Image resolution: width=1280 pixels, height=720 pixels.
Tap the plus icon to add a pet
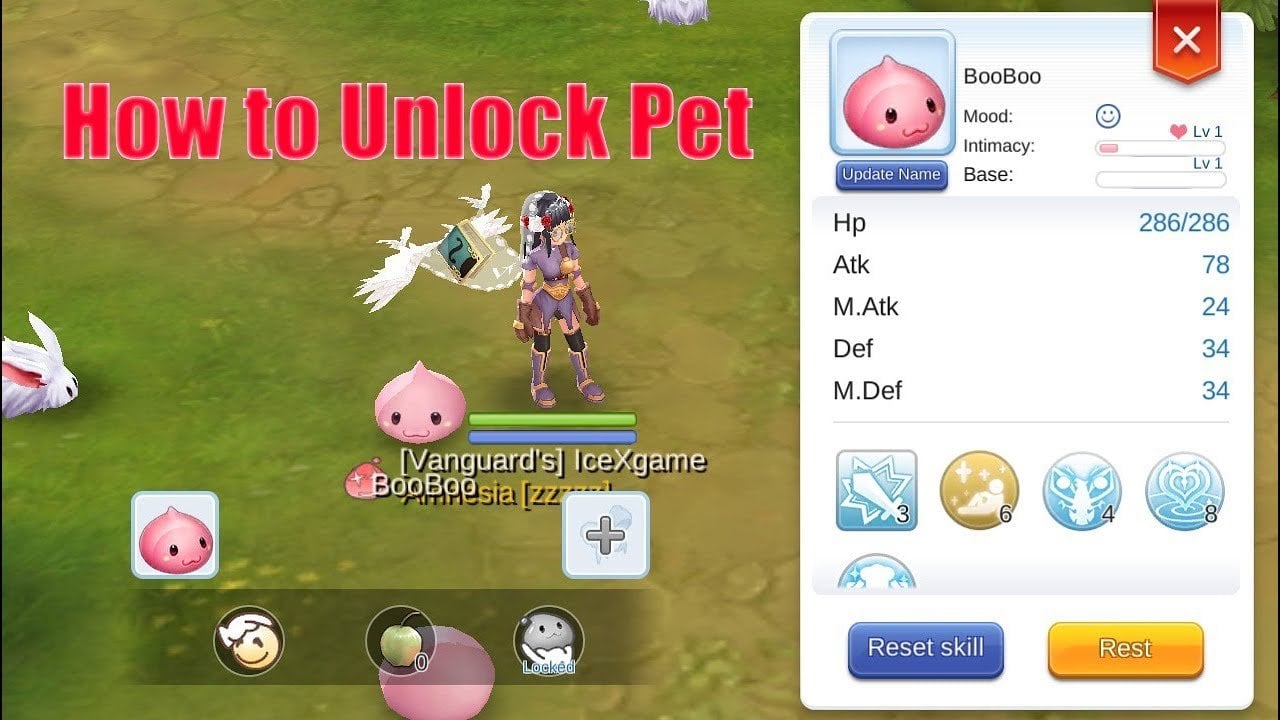(x=603, y=537)
